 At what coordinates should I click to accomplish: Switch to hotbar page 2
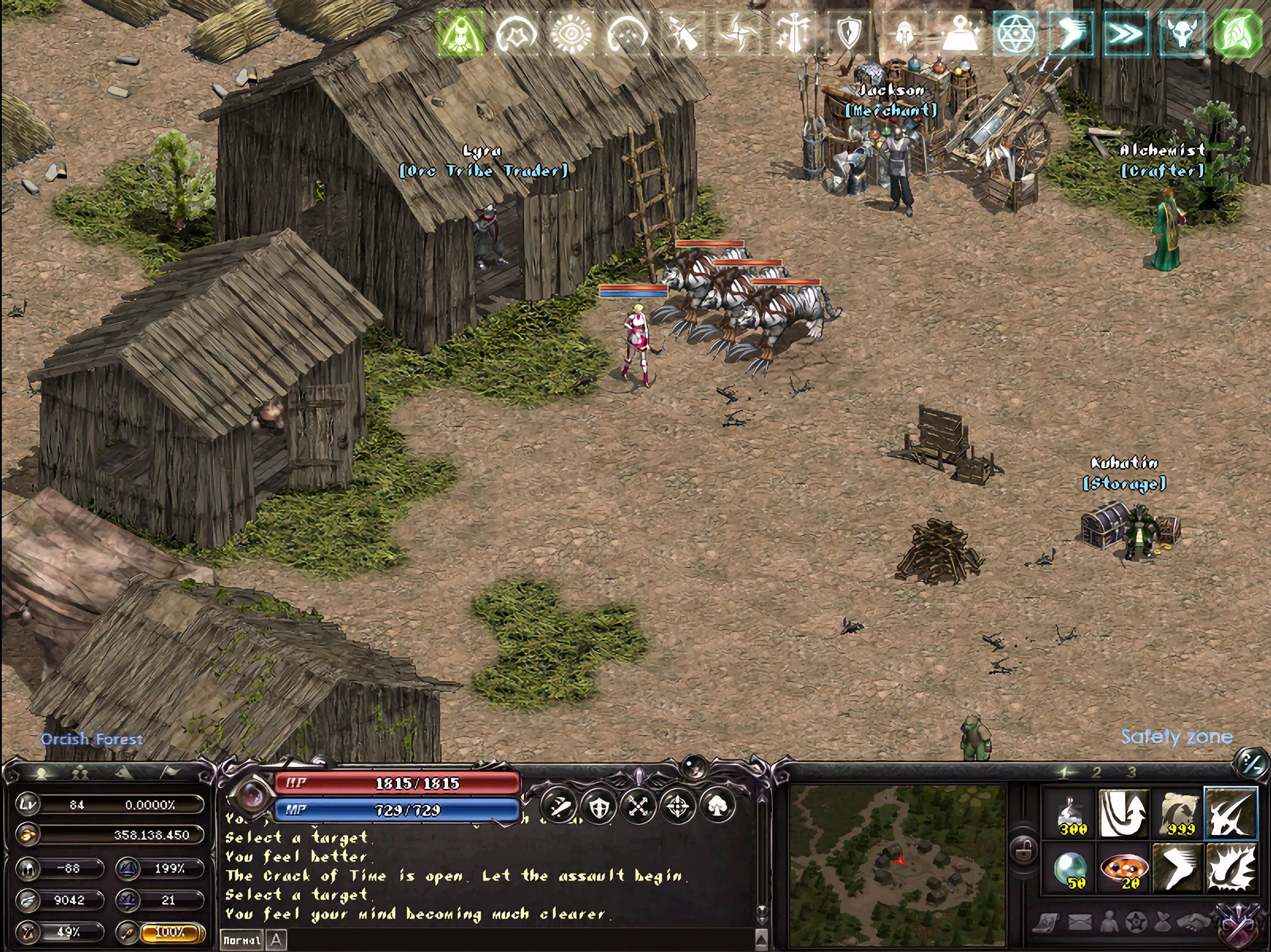tap(1096, 773)
